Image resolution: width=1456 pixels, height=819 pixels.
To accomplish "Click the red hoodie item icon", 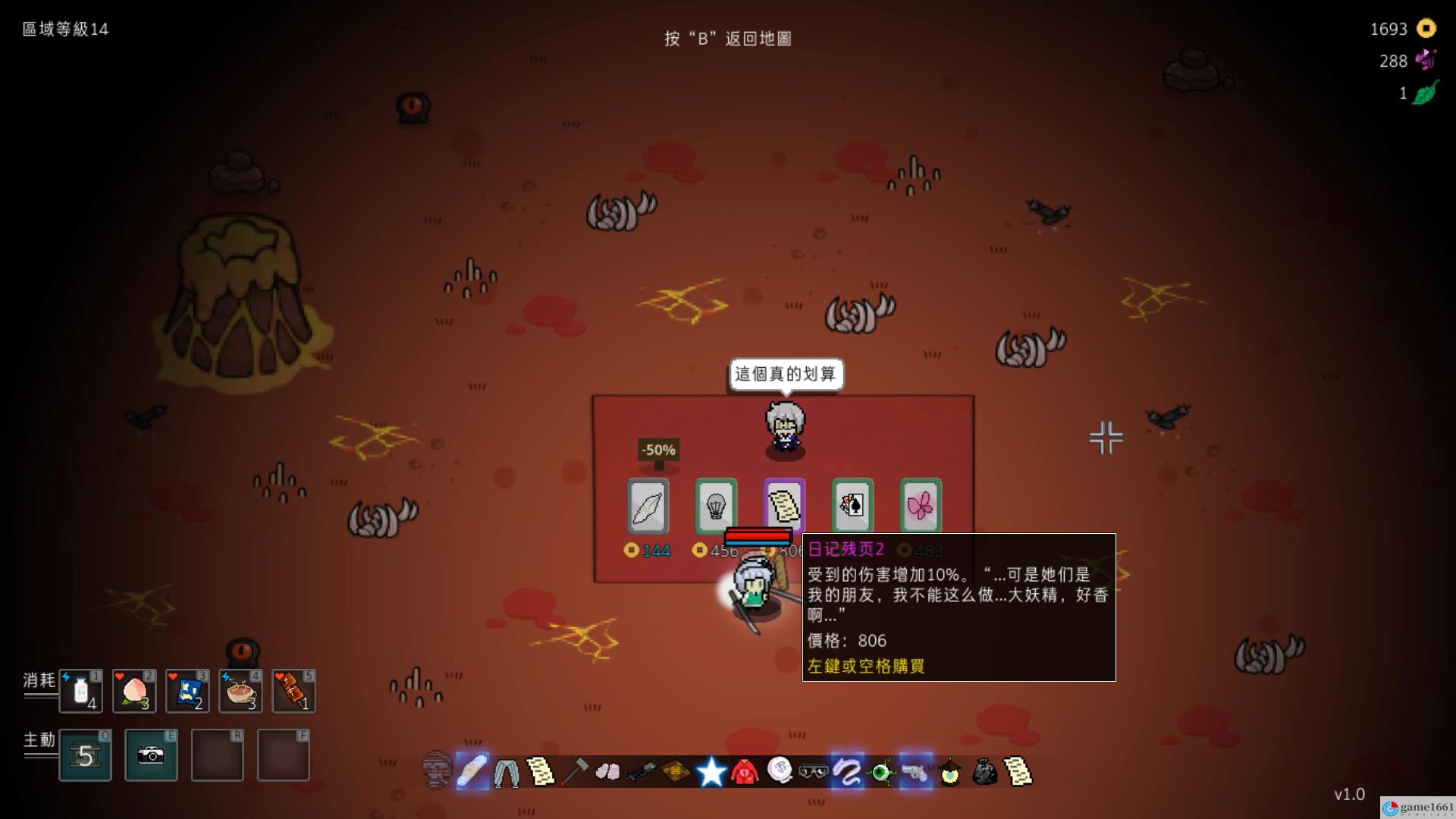I will tap(745, 772).
